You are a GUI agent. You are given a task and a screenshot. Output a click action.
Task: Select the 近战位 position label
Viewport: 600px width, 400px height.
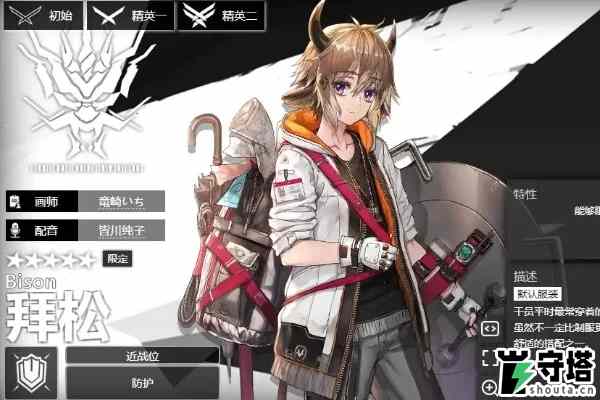pos(143,355)
